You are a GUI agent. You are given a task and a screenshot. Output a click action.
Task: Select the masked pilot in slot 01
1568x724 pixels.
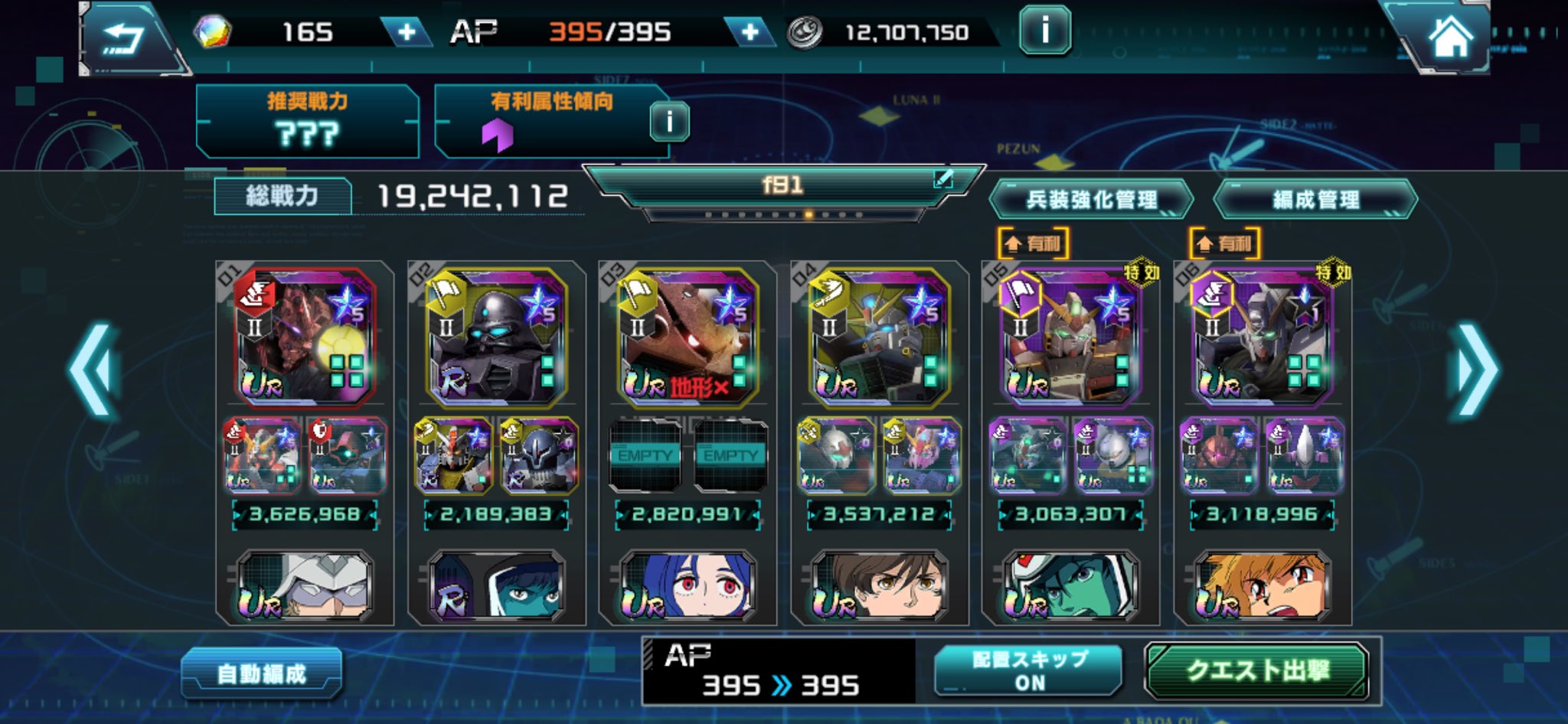point(305,586)
